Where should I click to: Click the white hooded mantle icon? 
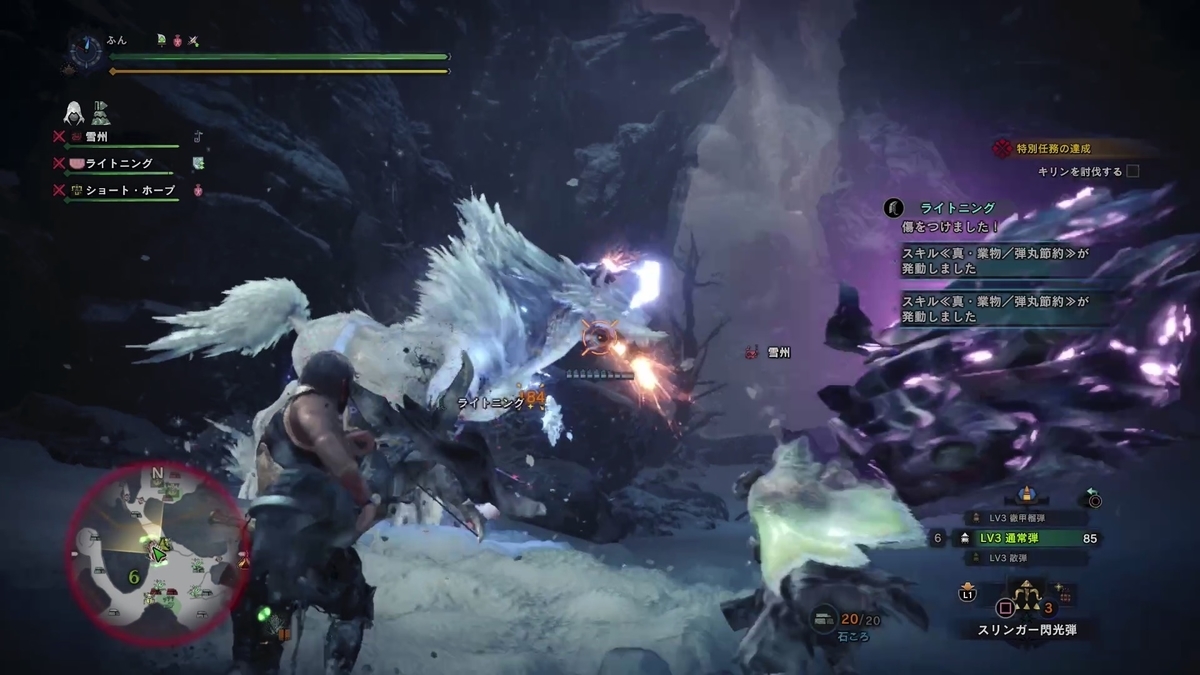click(75, 111)
